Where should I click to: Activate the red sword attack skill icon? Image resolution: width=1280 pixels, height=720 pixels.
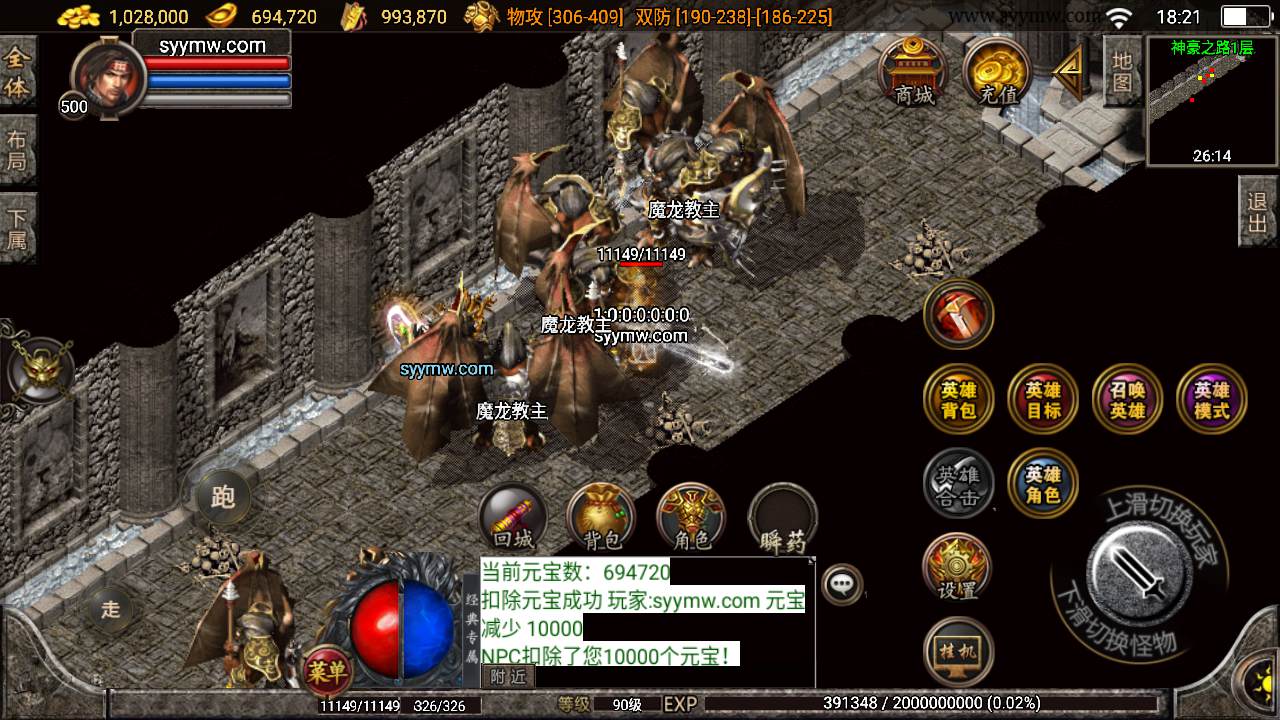tap(958, 315)
